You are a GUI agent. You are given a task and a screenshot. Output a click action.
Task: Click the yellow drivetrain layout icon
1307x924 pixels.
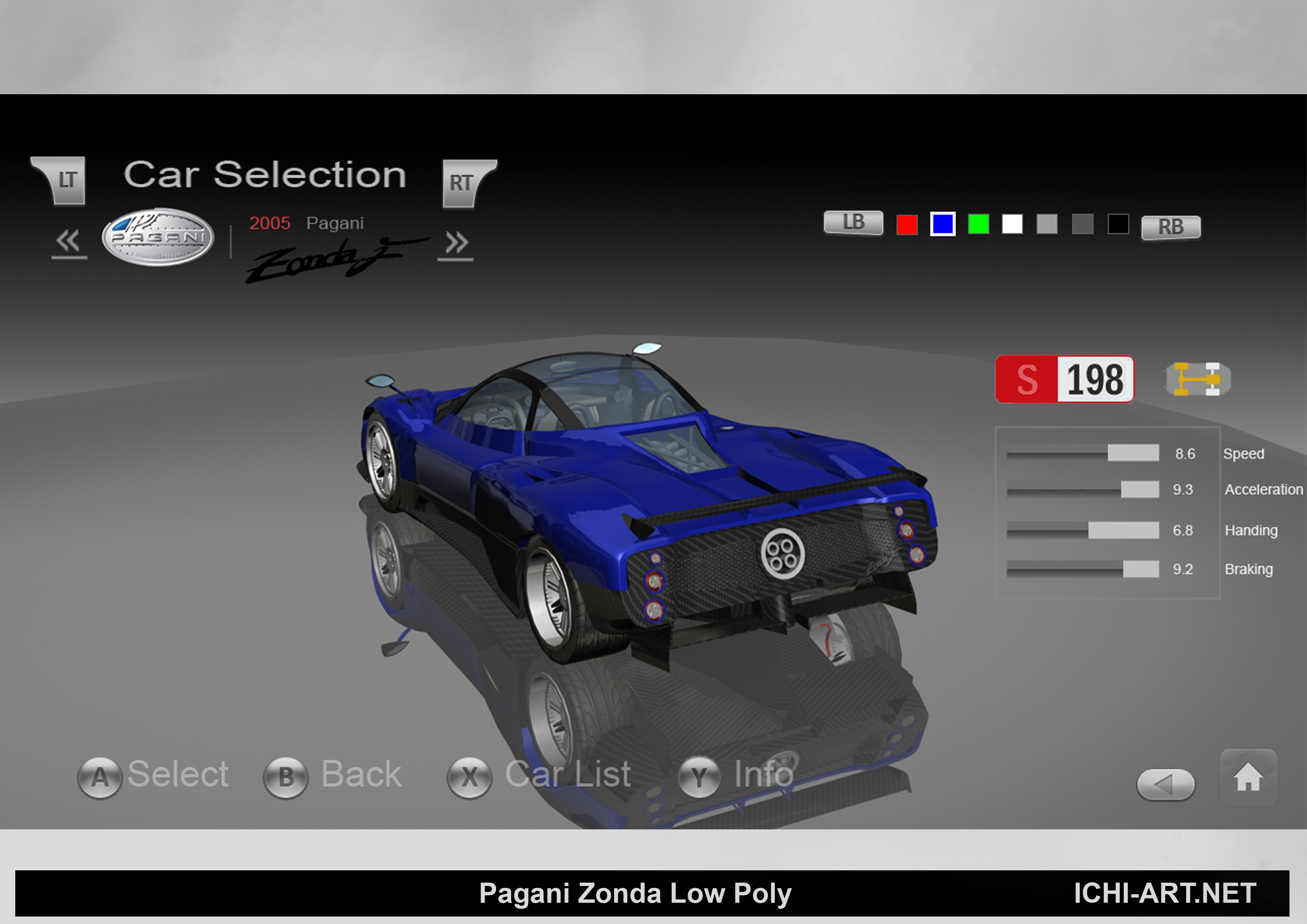click(x=1197, y=379)
